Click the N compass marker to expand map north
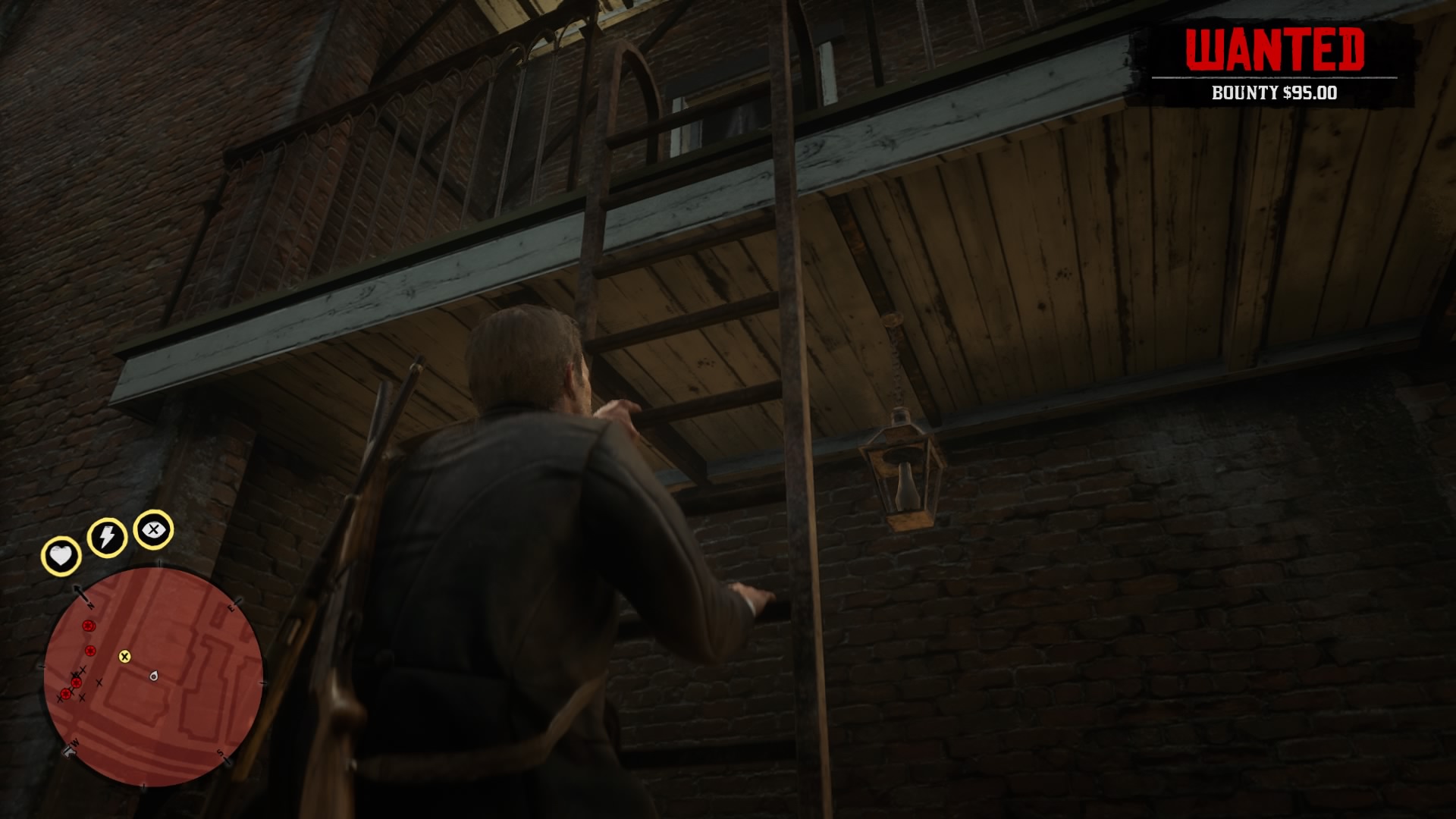Viewport: 1456px width, 819px height. tap(90, 605)
